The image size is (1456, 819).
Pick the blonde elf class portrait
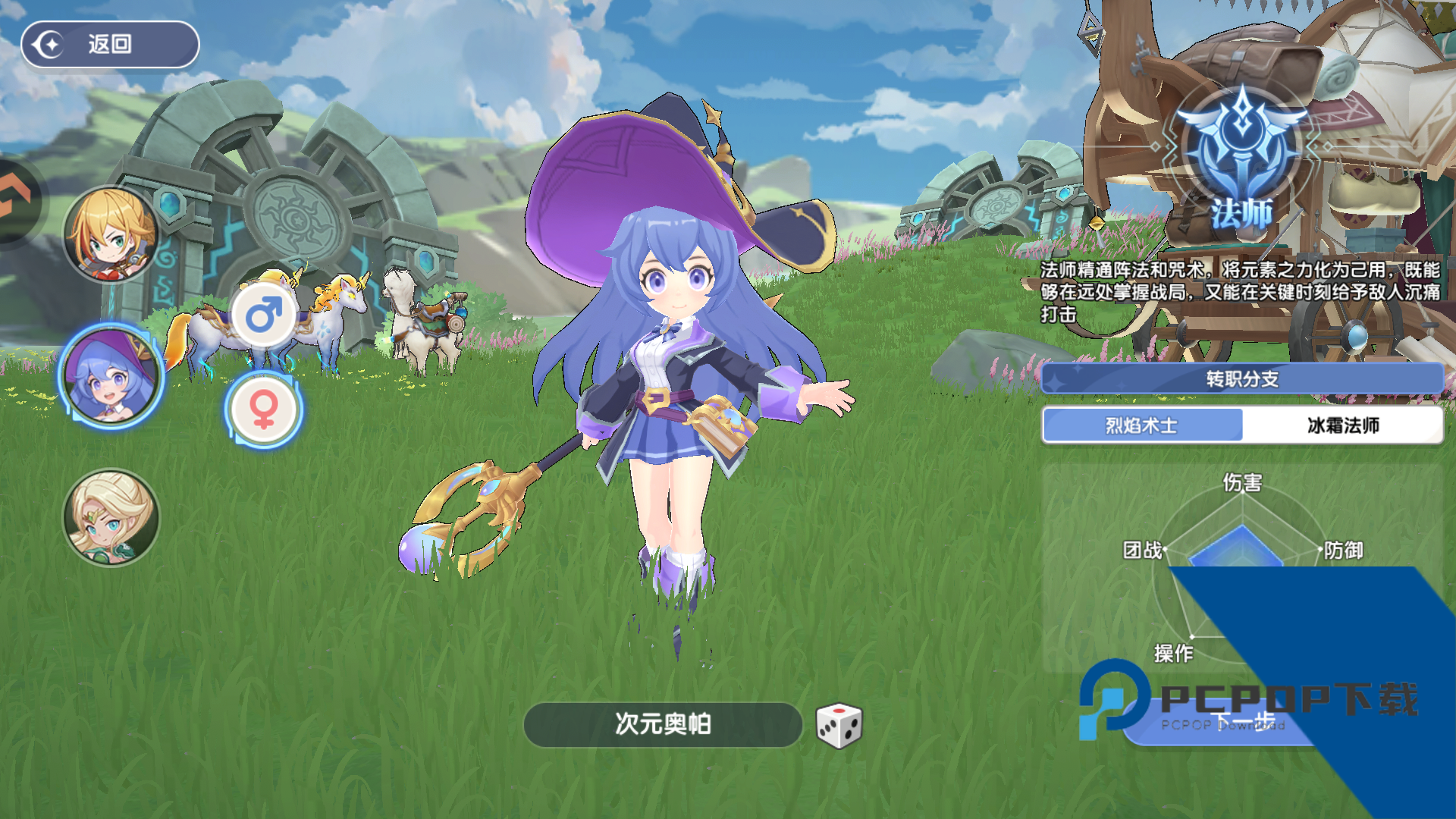click(111, 517)
